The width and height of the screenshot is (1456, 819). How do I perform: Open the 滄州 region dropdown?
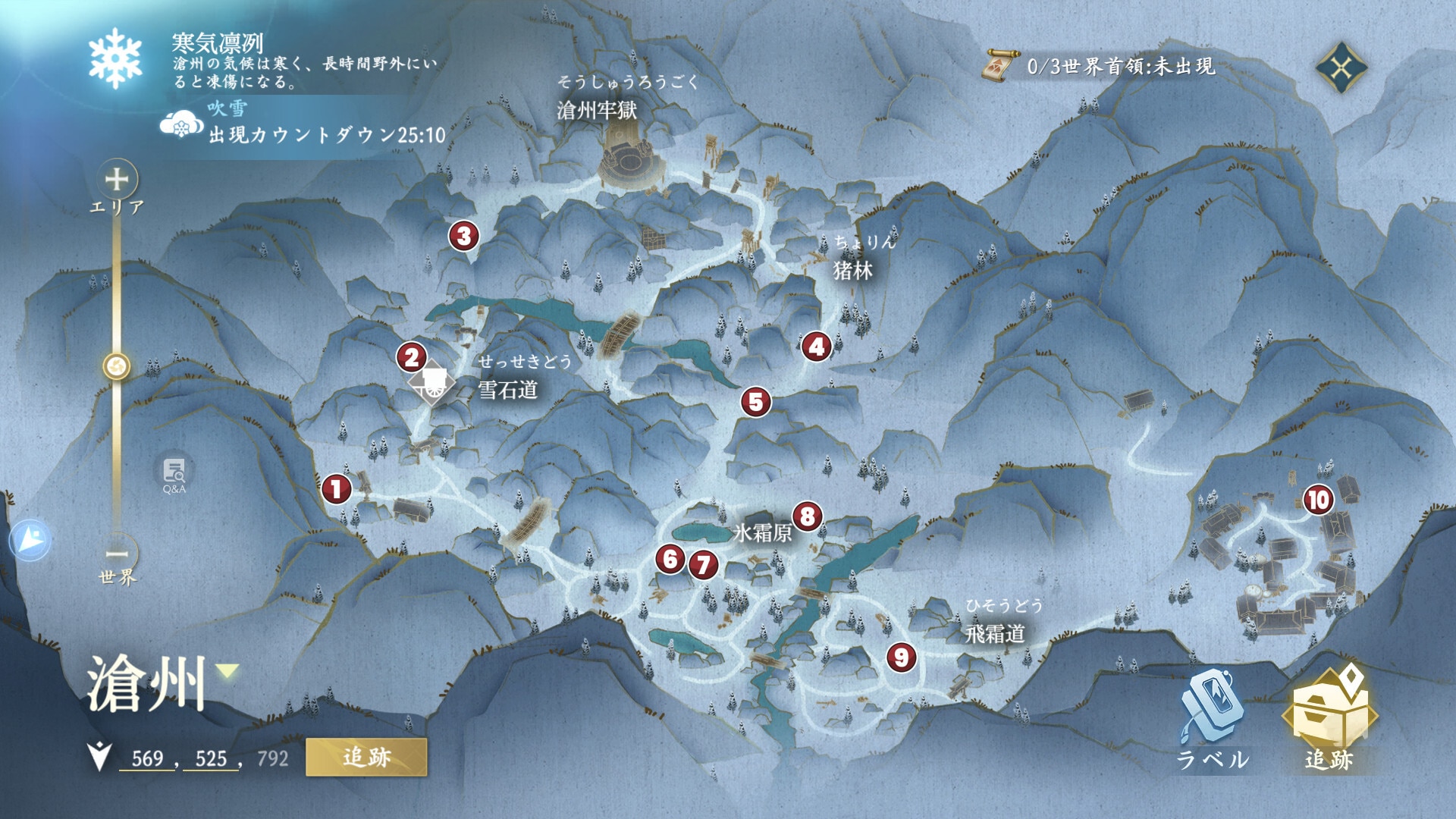[227, 670]
